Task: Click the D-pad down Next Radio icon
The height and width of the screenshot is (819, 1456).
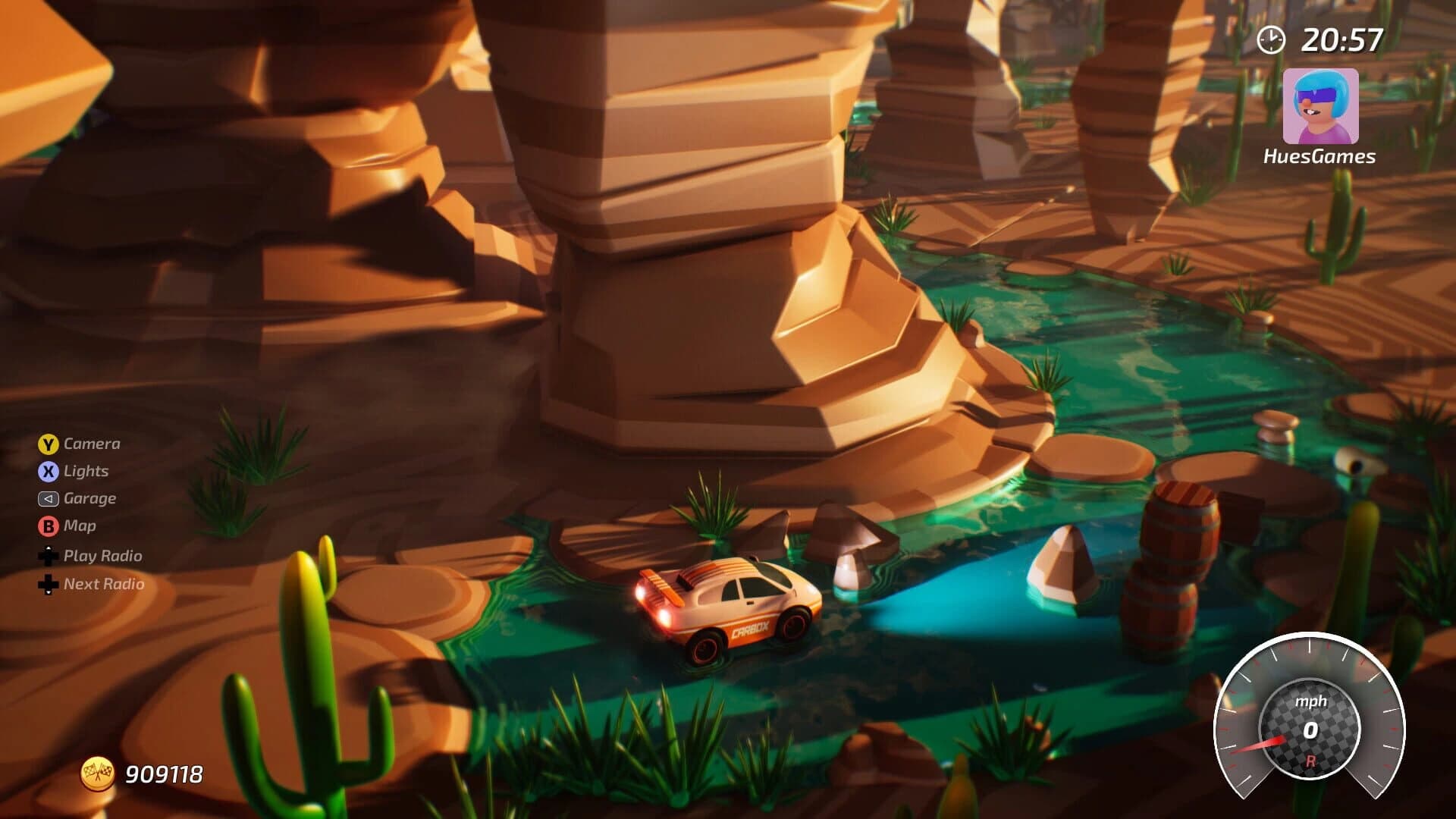Action: pos(48,585)
